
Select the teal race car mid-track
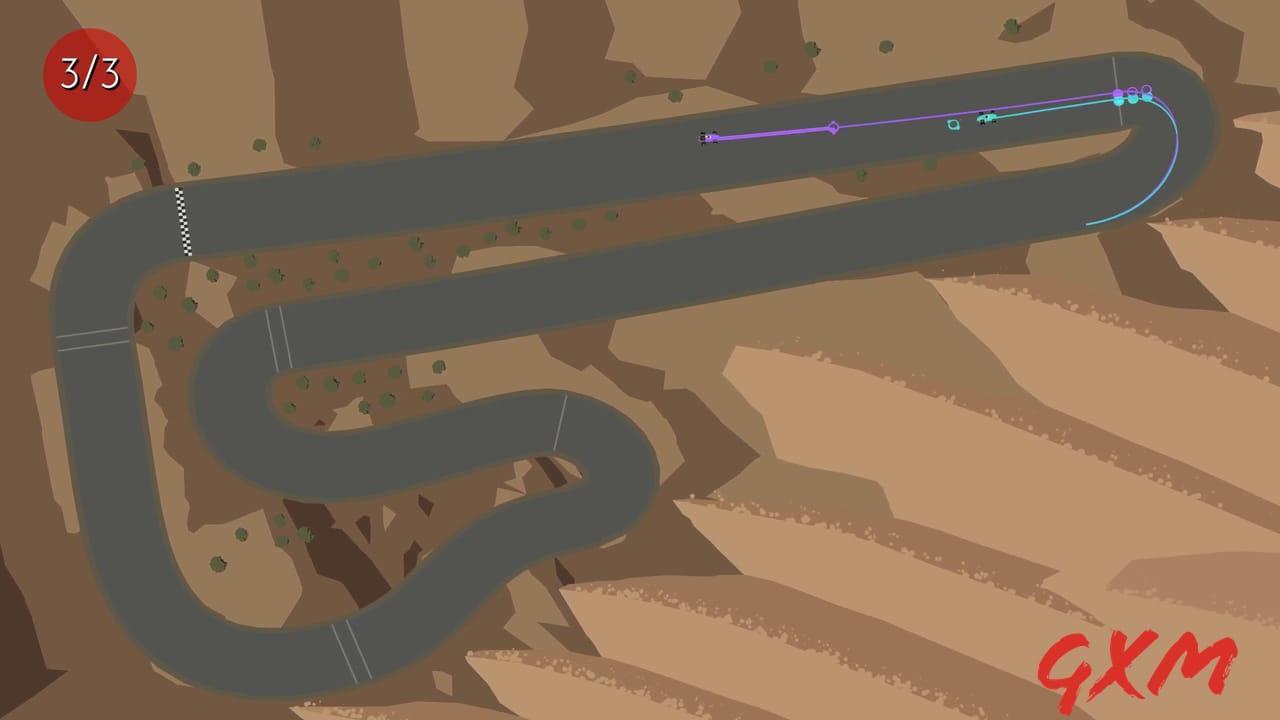(x=986, y=118)
